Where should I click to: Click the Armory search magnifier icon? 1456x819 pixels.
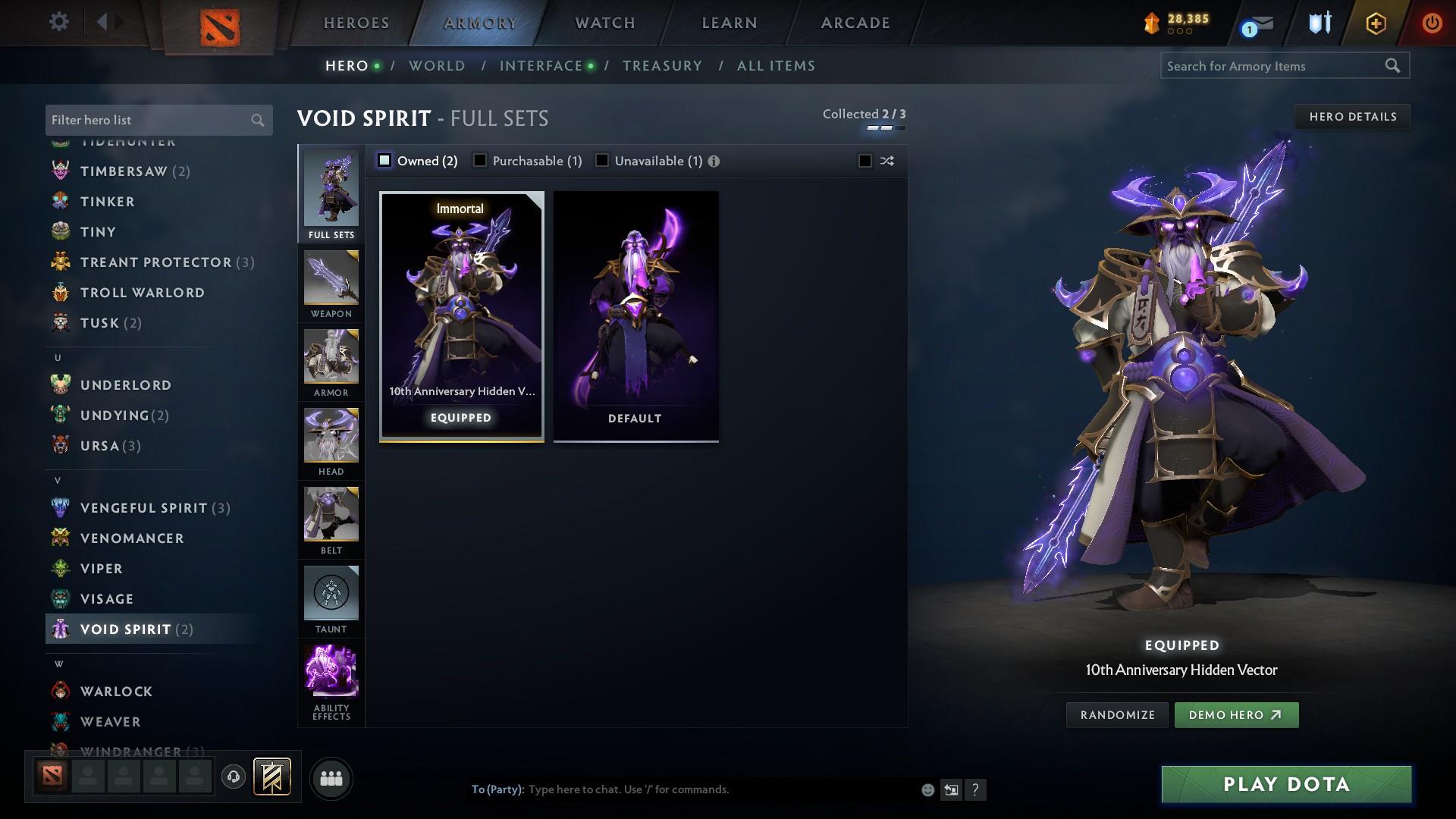coord(1394,66)
